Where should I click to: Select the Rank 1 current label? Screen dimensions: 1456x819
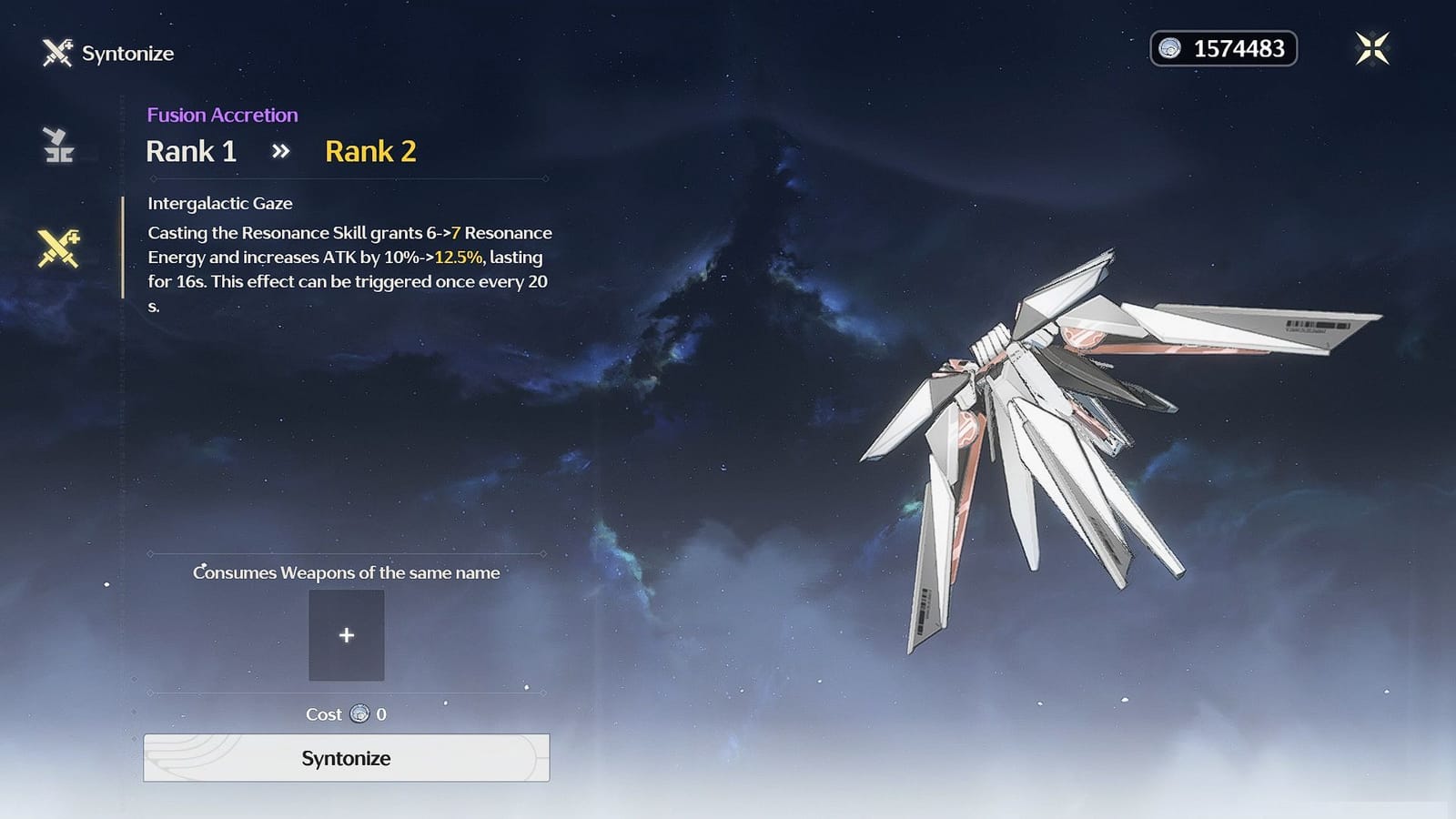pyautogui.click(x=191, y=151)
